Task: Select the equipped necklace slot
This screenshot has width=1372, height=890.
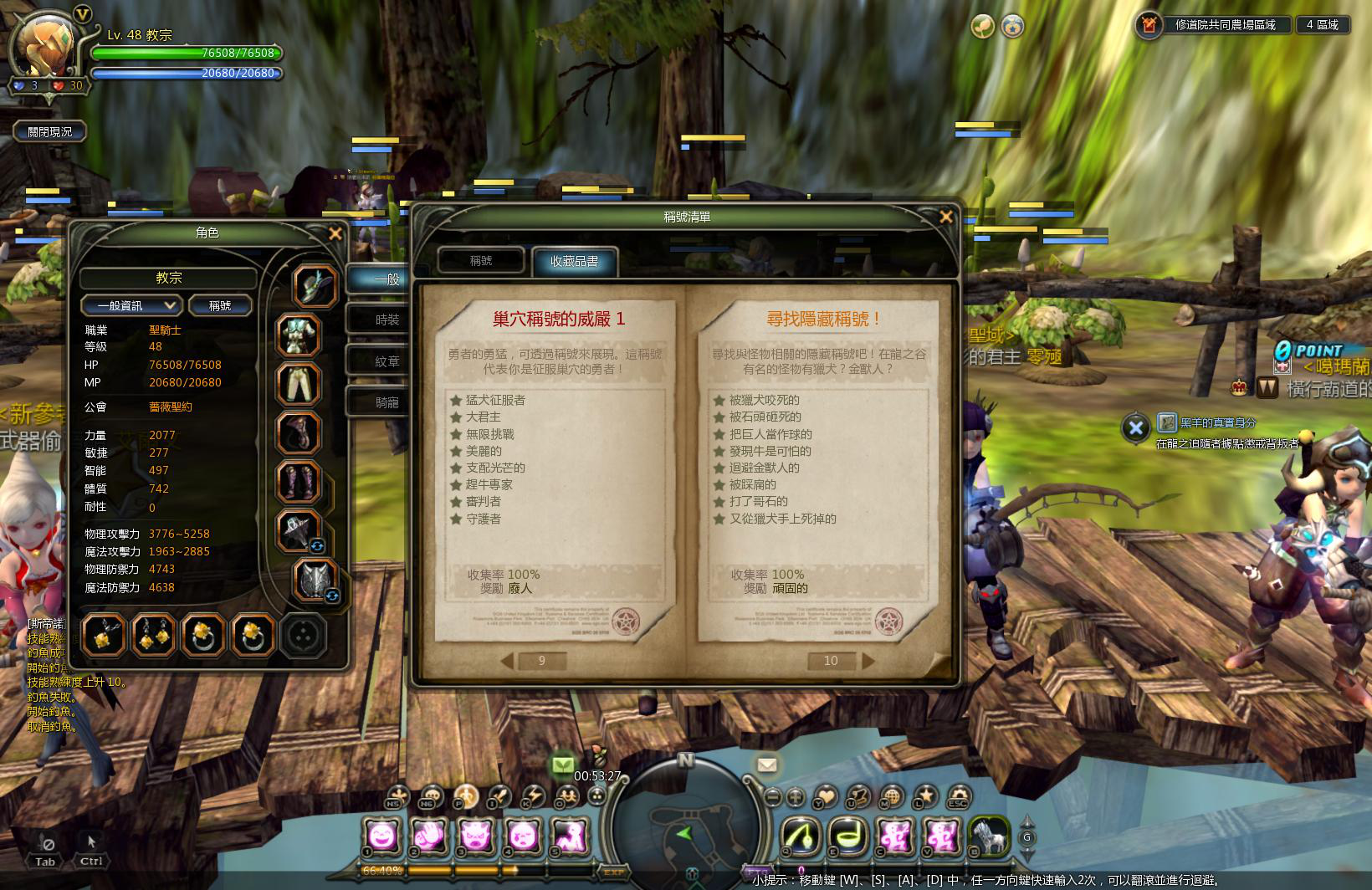Action: [x=105, y=636]
